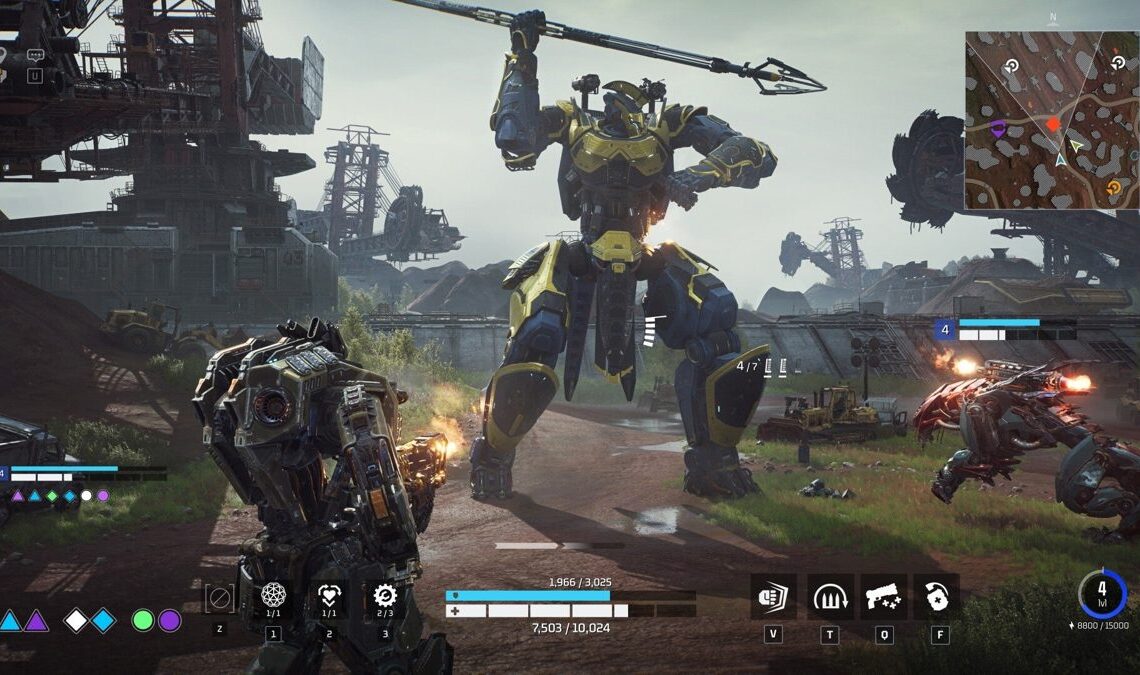Select the purple marker on the minimap

[997, 128]
